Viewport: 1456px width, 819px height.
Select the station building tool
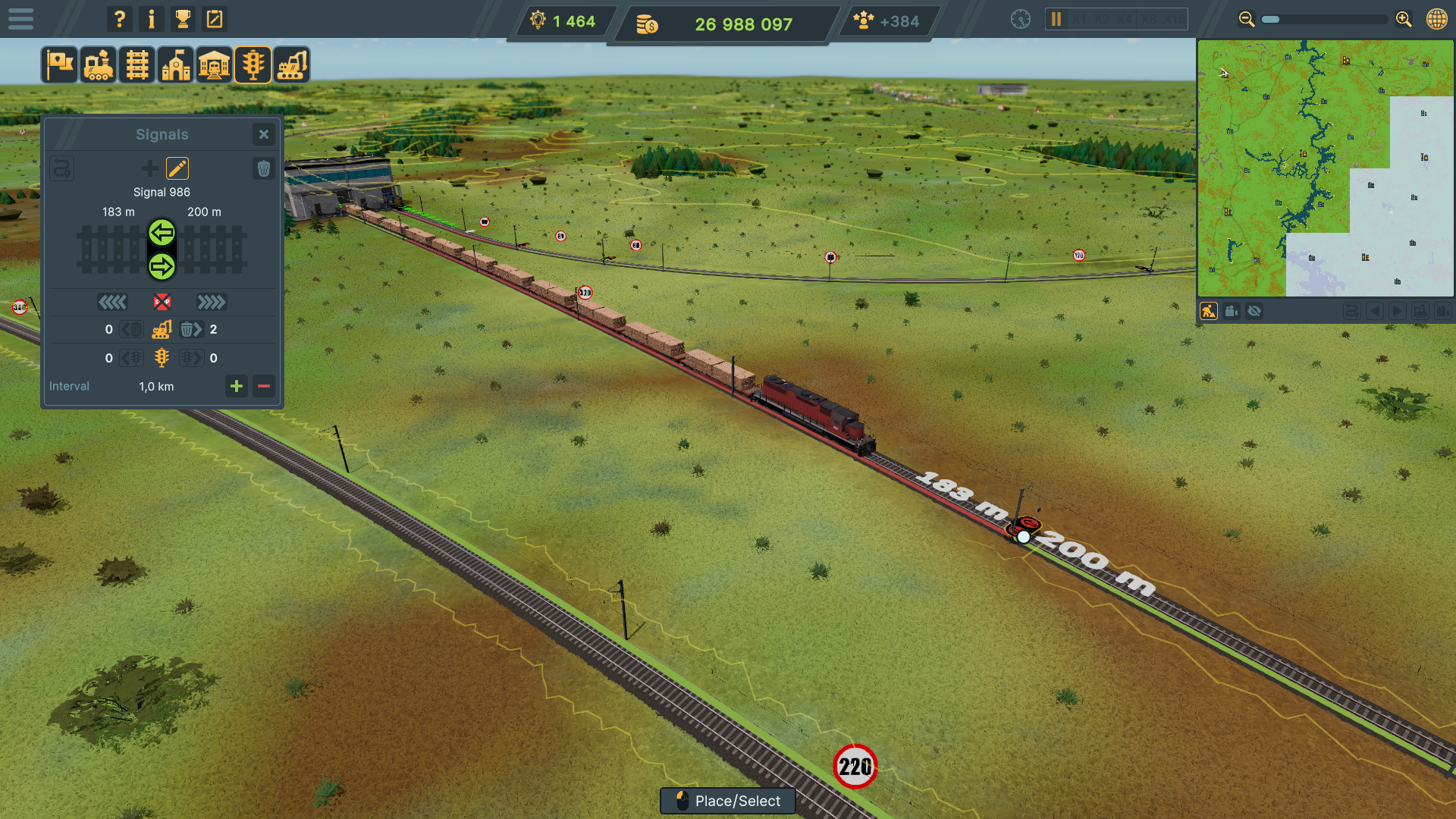point(215,64)
